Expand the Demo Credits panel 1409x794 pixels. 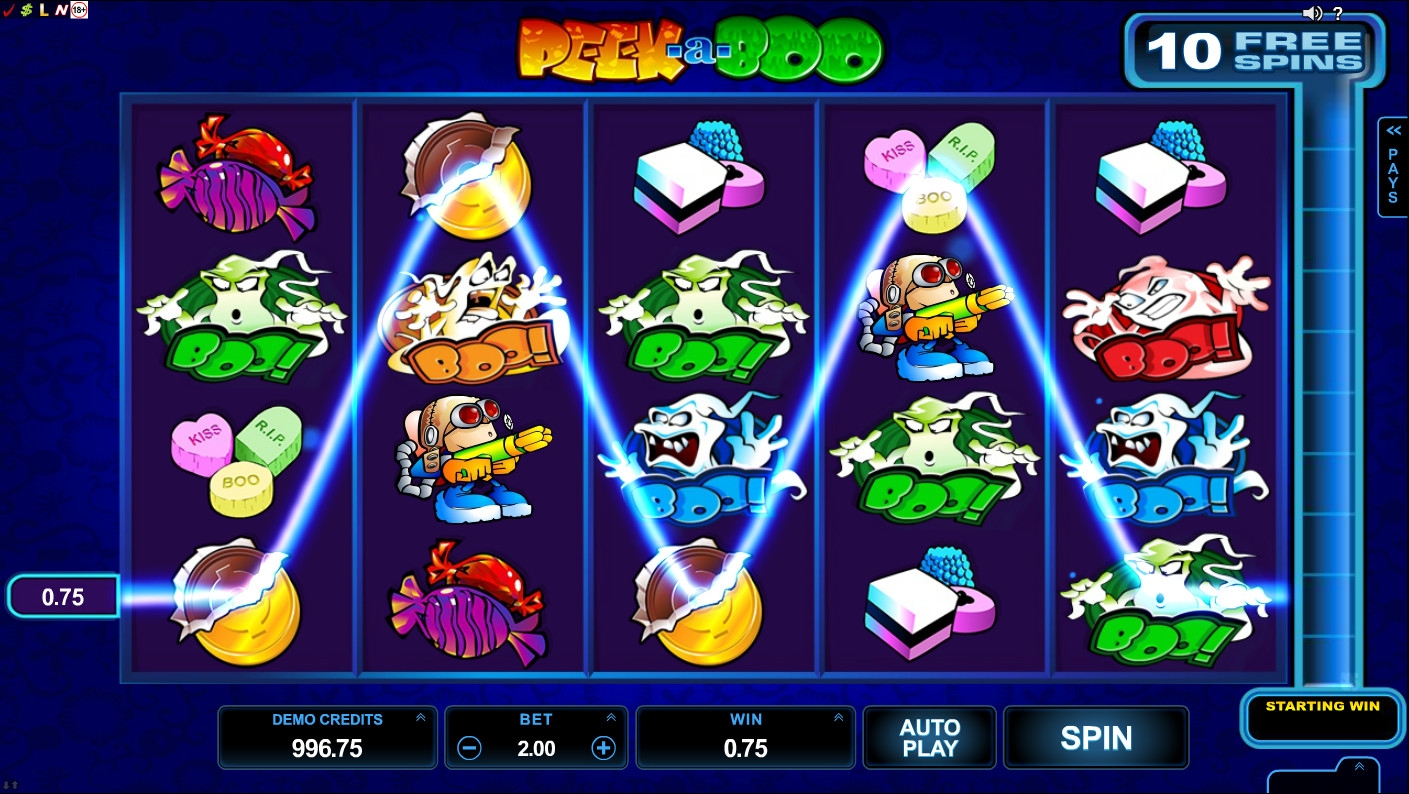(420, 718)
